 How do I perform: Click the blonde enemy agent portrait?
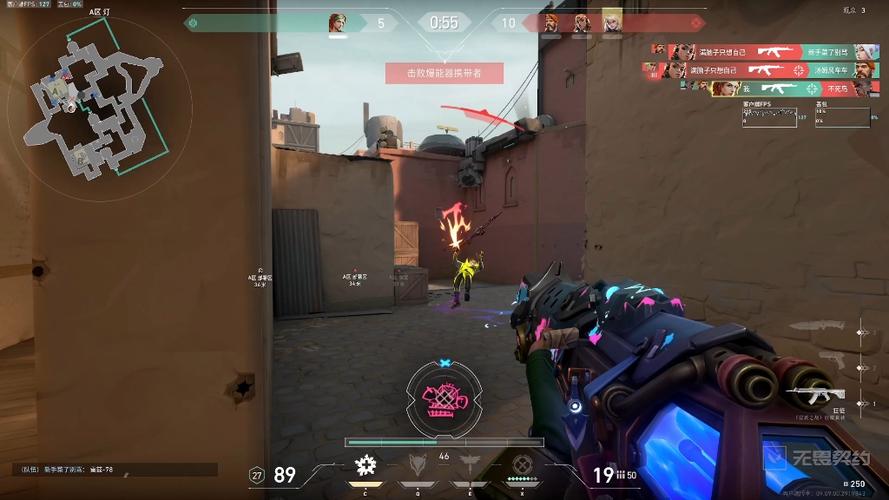[x=612, y=22]
